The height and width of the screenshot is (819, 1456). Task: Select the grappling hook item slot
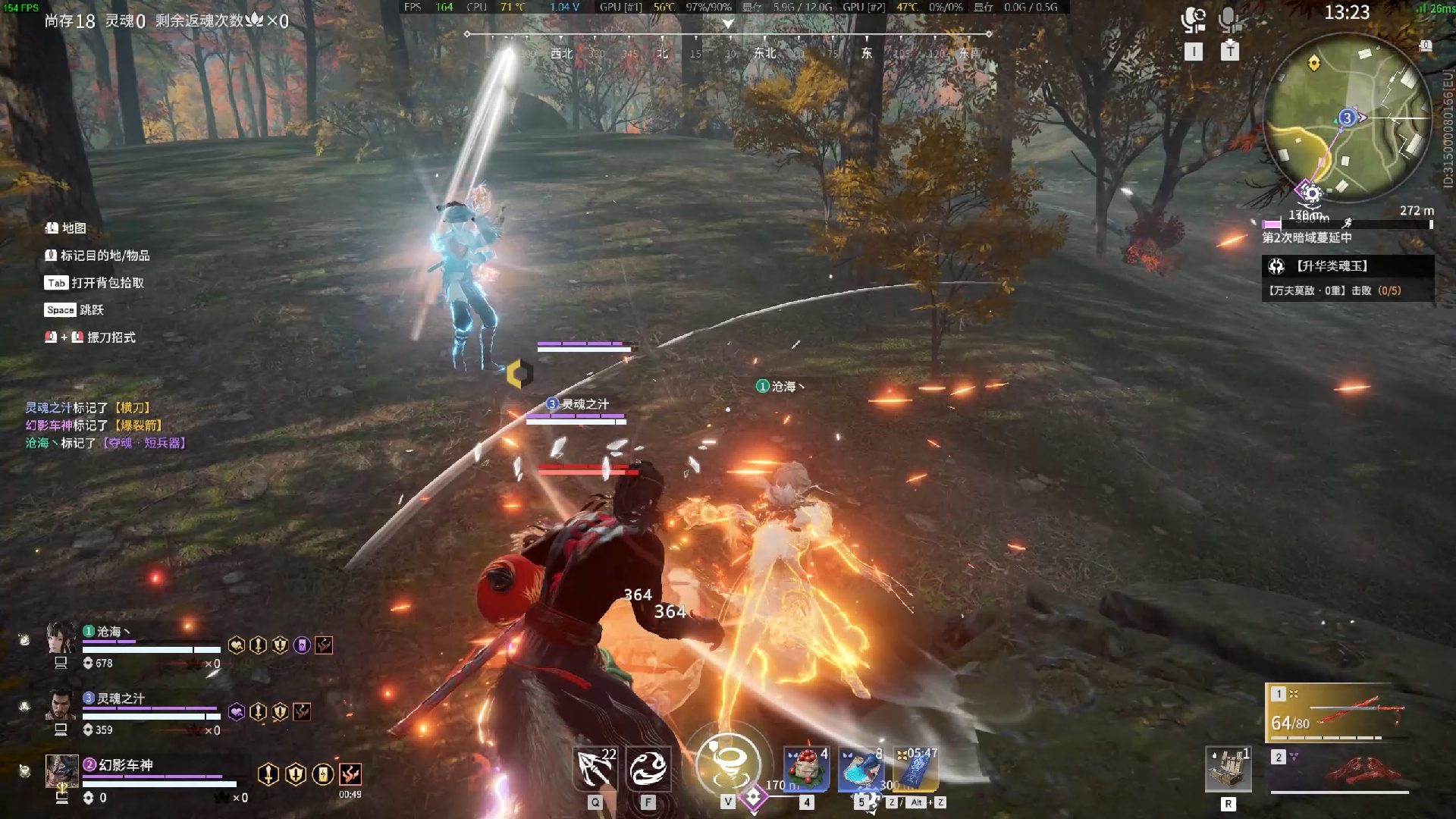pyautogui.click(x=595, y=769)
